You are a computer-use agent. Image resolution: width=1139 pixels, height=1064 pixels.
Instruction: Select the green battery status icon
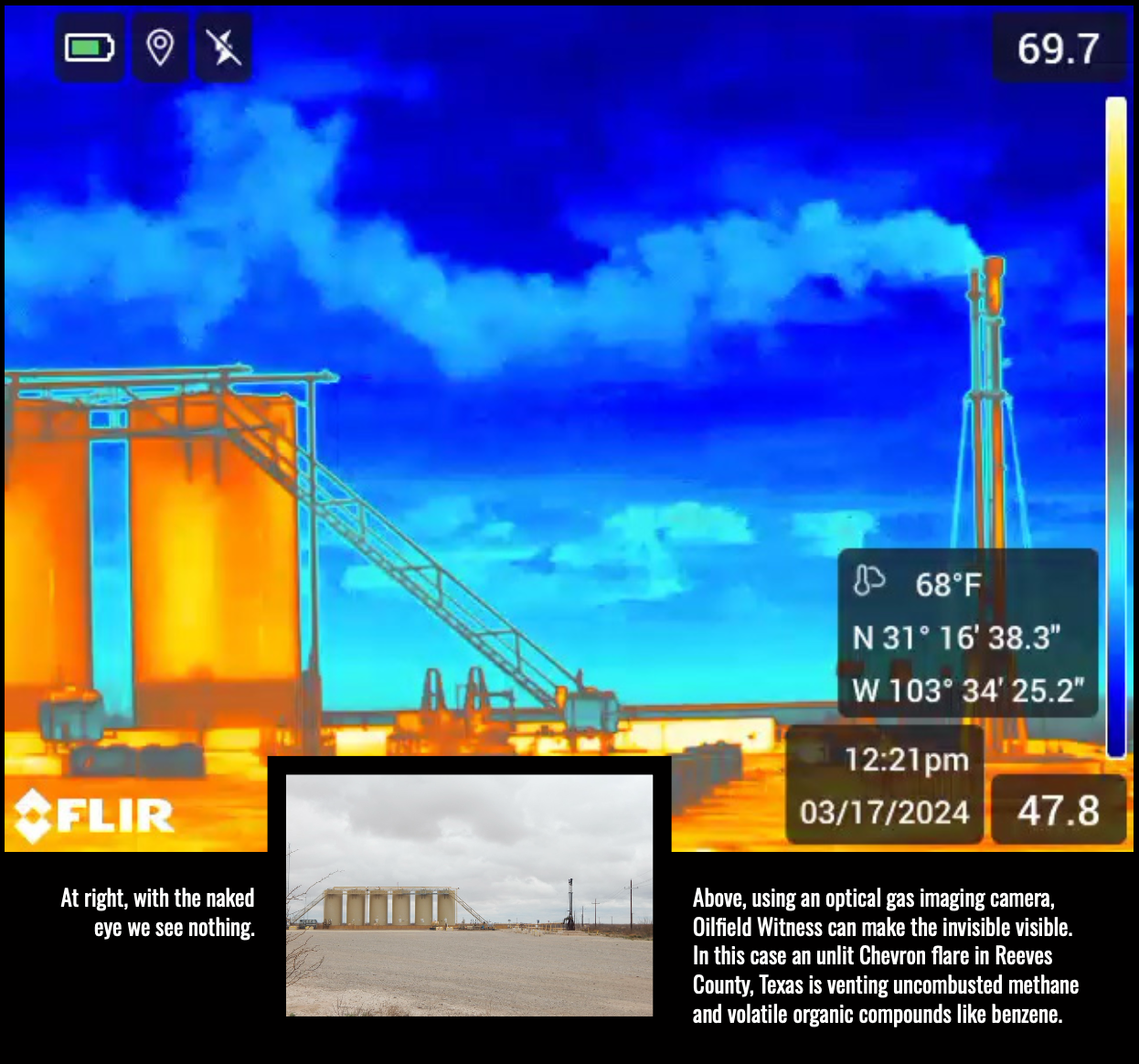pyautogui.click(x=90, y=48)
